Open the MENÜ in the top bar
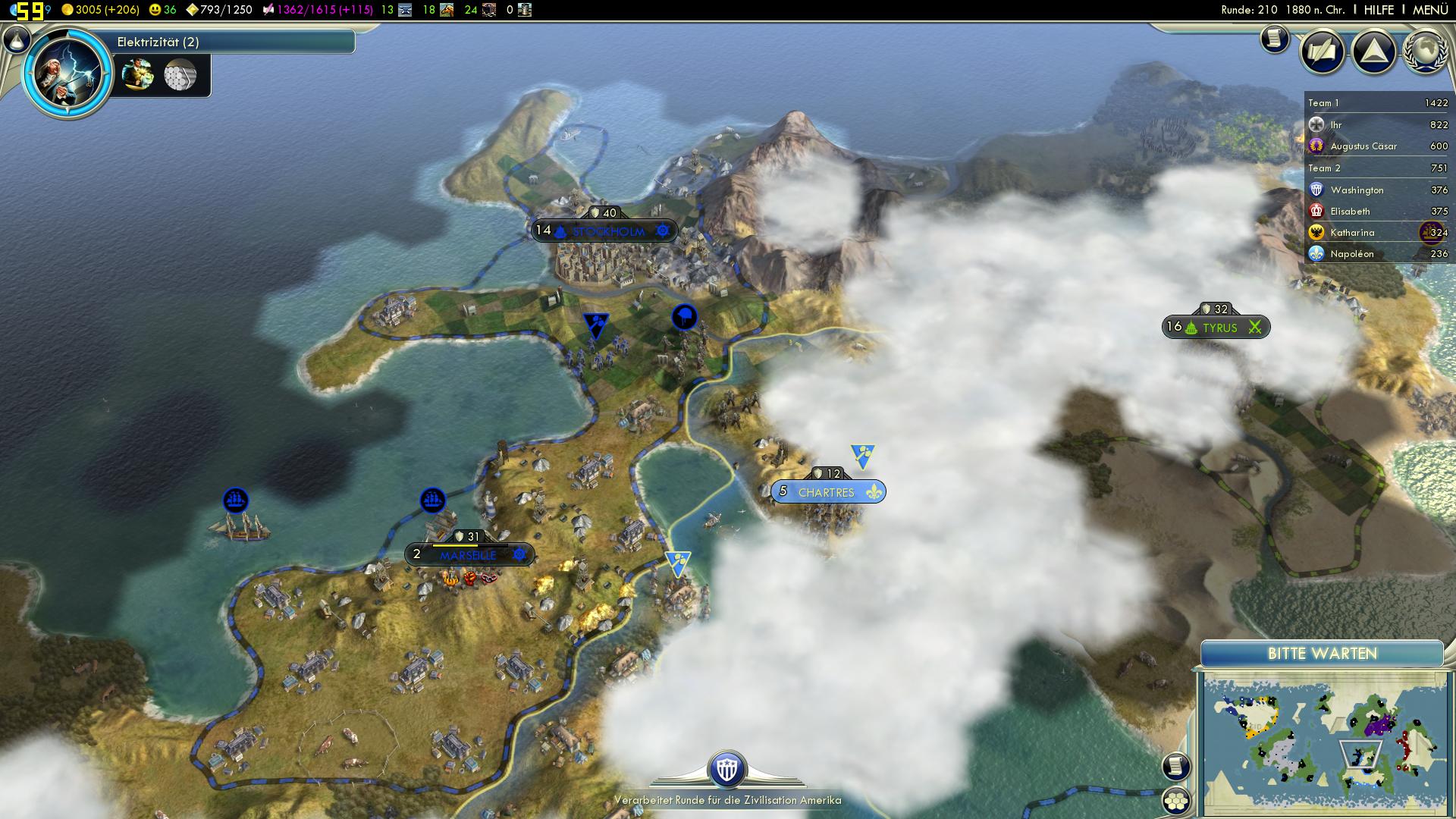1456x819 pixels. pos(1430,10)
